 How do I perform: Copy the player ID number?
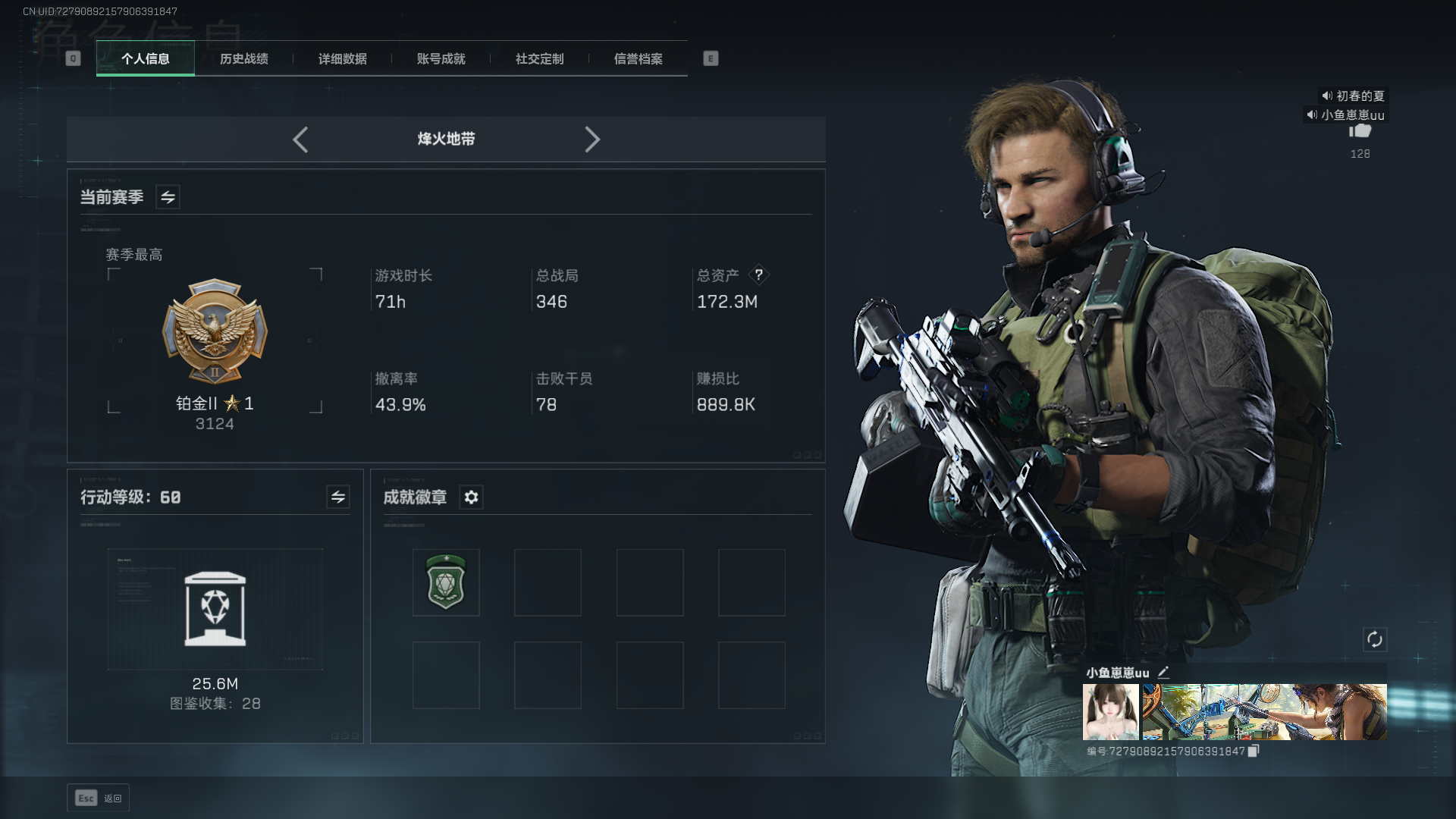click(x=1254, y=751)
